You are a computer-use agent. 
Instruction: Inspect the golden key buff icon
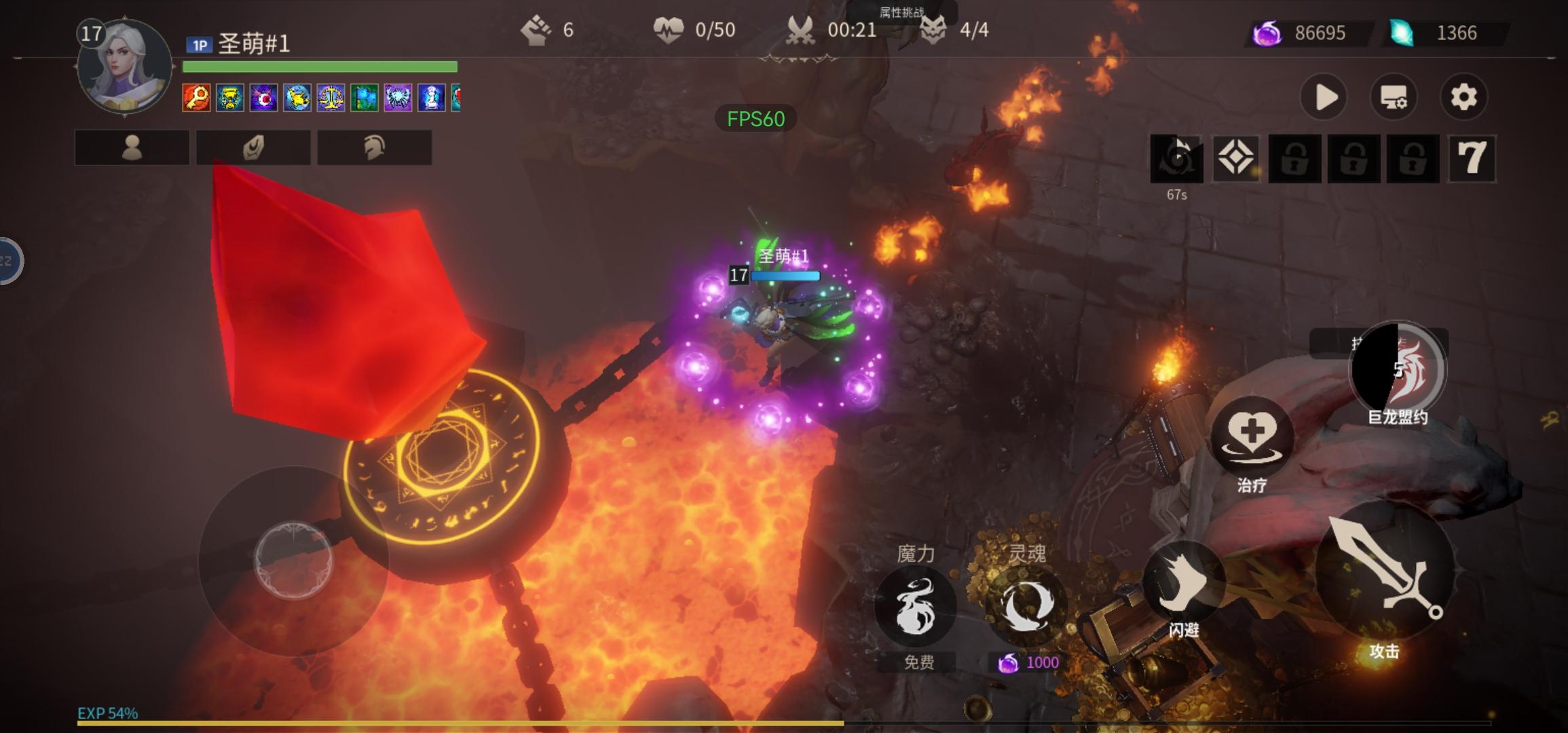point(196,98)
